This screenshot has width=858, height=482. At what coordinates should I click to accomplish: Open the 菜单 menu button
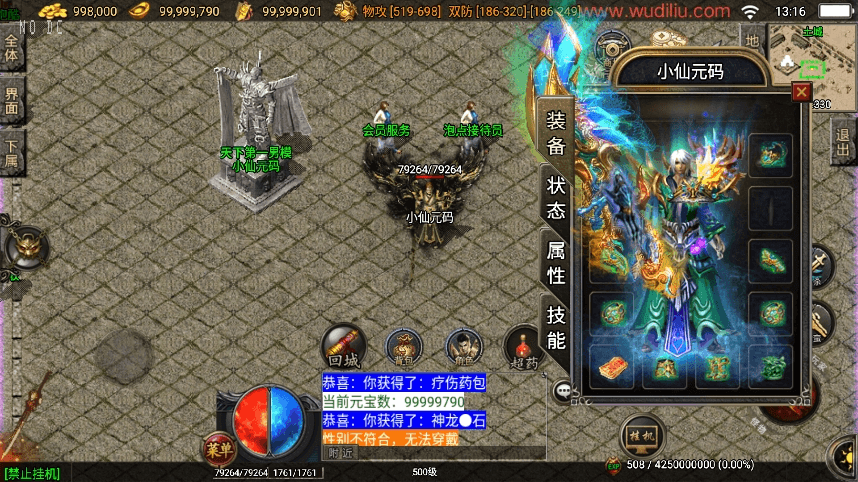coord(219,449)
